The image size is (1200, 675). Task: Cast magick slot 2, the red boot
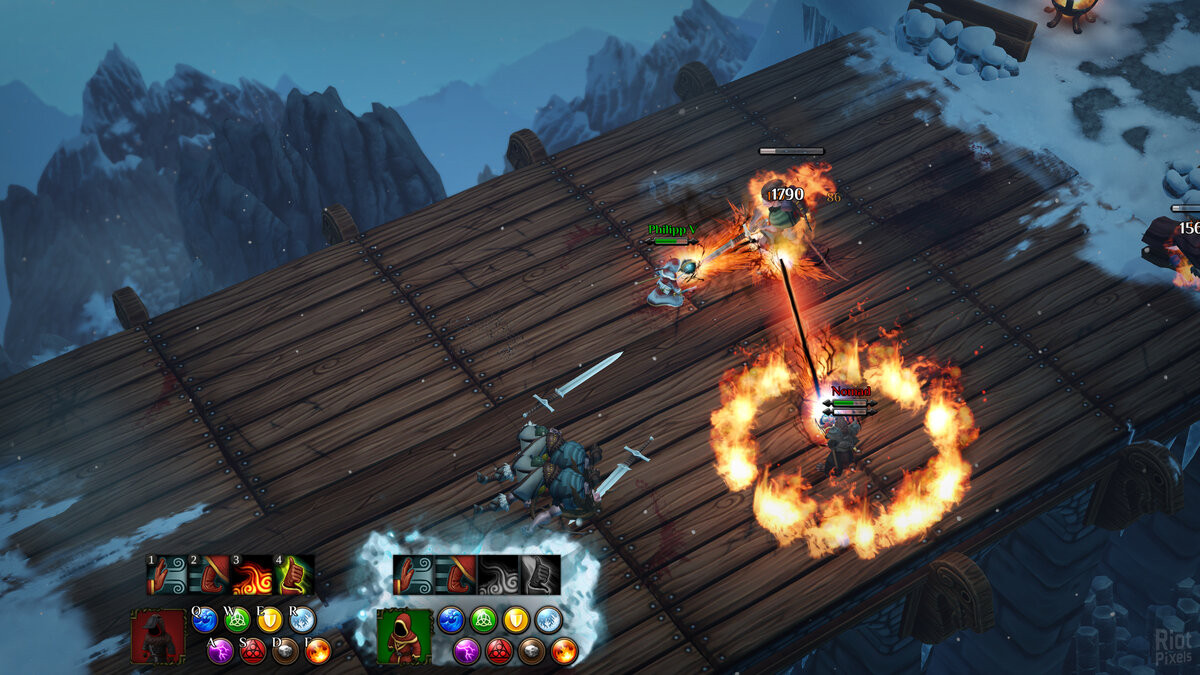point(210,576)
